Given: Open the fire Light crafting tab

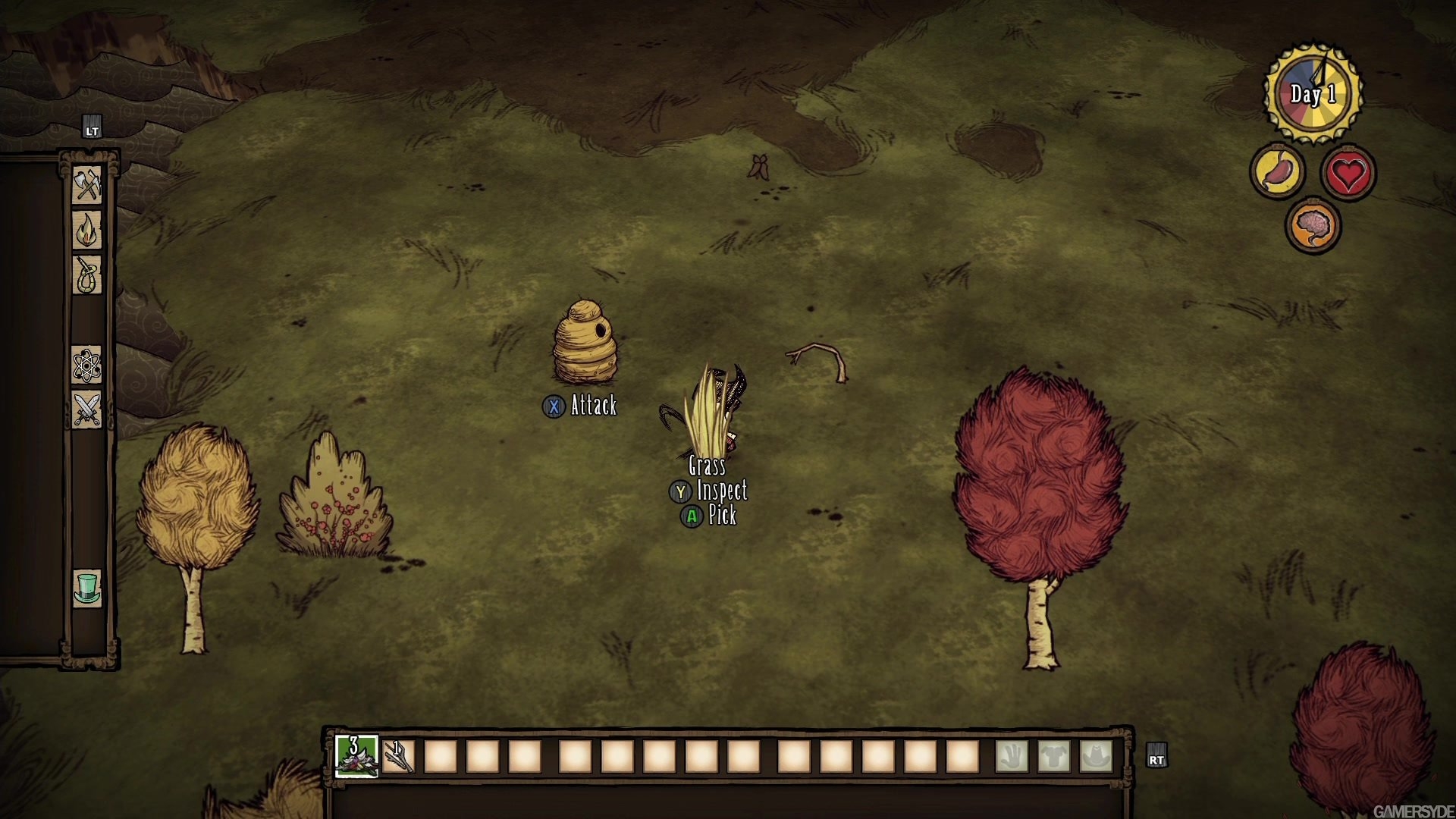Looking at the screenshot, I should pos(87,229).
